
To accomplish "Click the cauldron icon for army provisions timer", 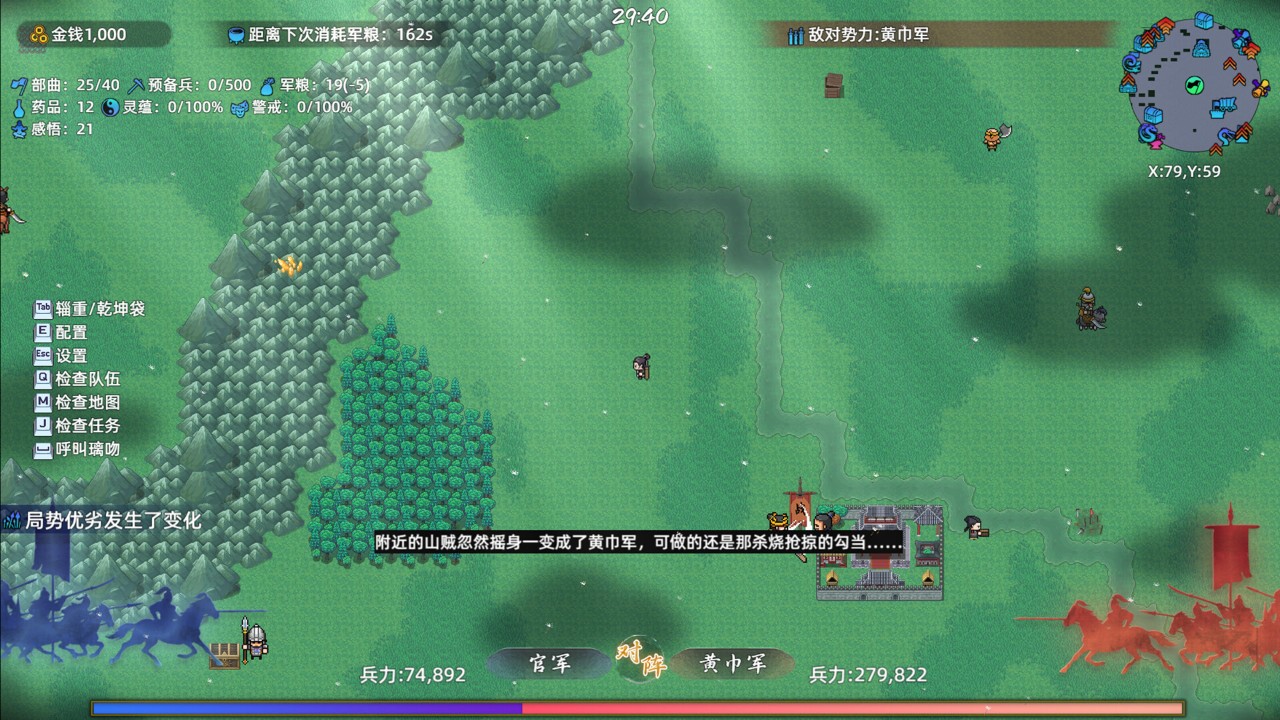I will point(236,34).
